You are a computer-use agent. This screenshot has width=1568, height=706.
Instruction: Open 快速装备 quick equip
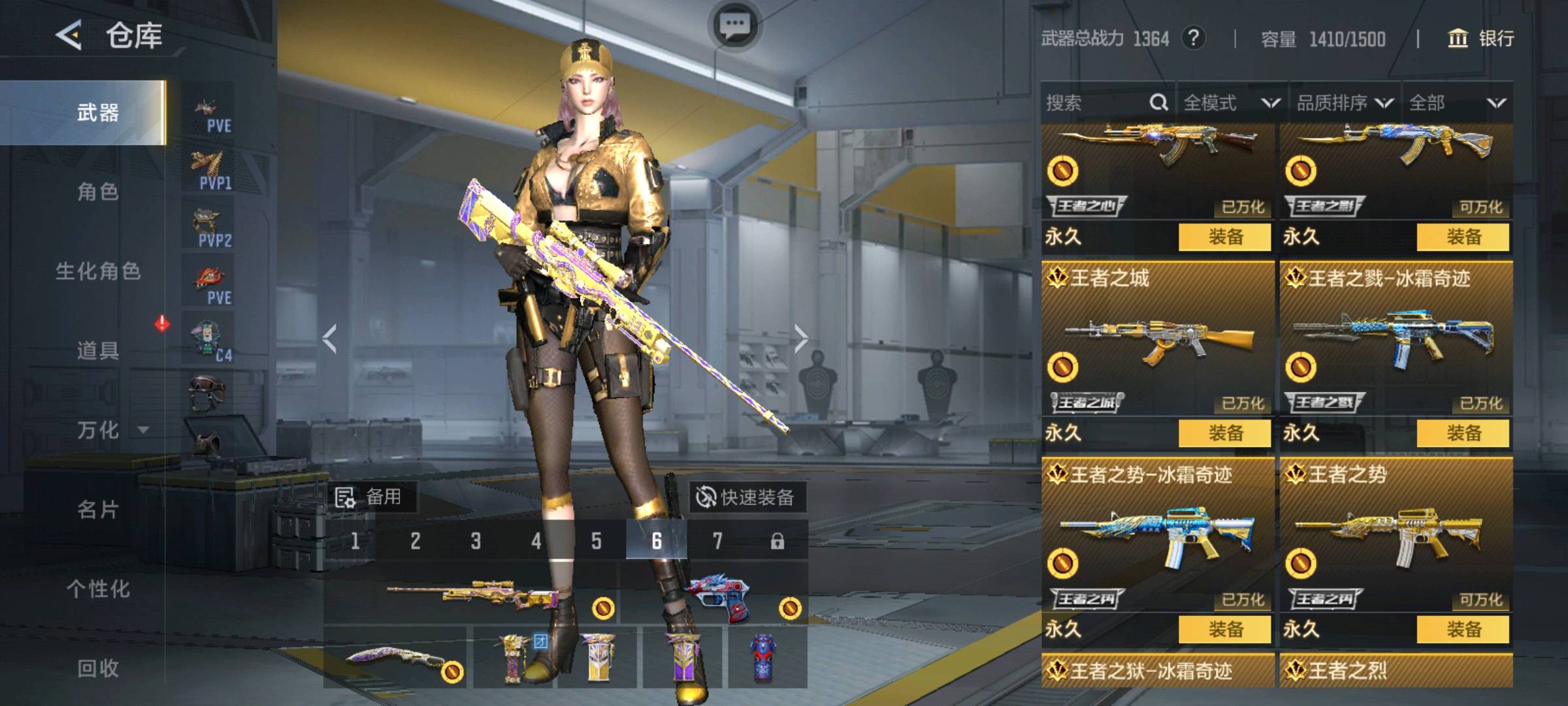747,497
